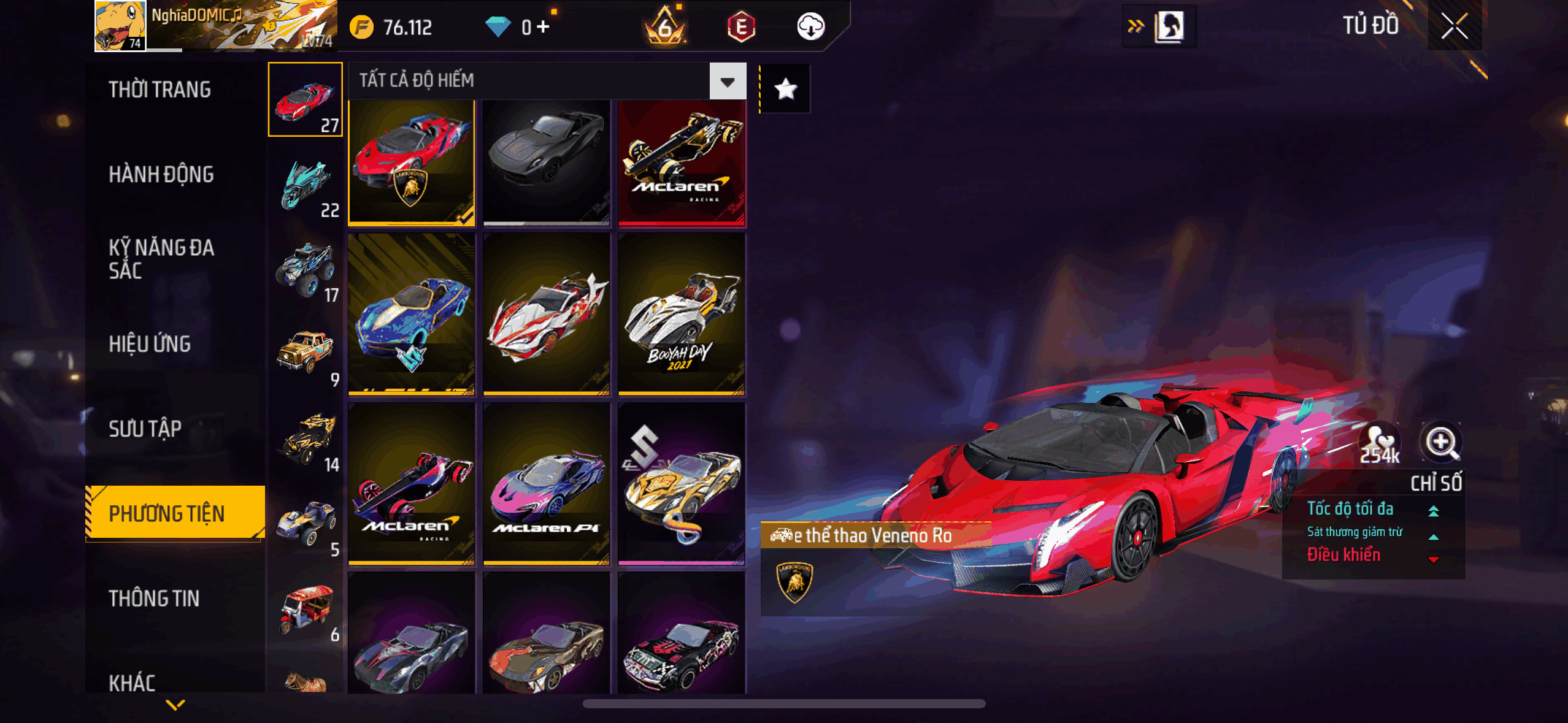Select the Kỹ Năng Đa Sắc tab
Screen dimensions: 1568x723
pyautogui.click(x=161, y=259)
